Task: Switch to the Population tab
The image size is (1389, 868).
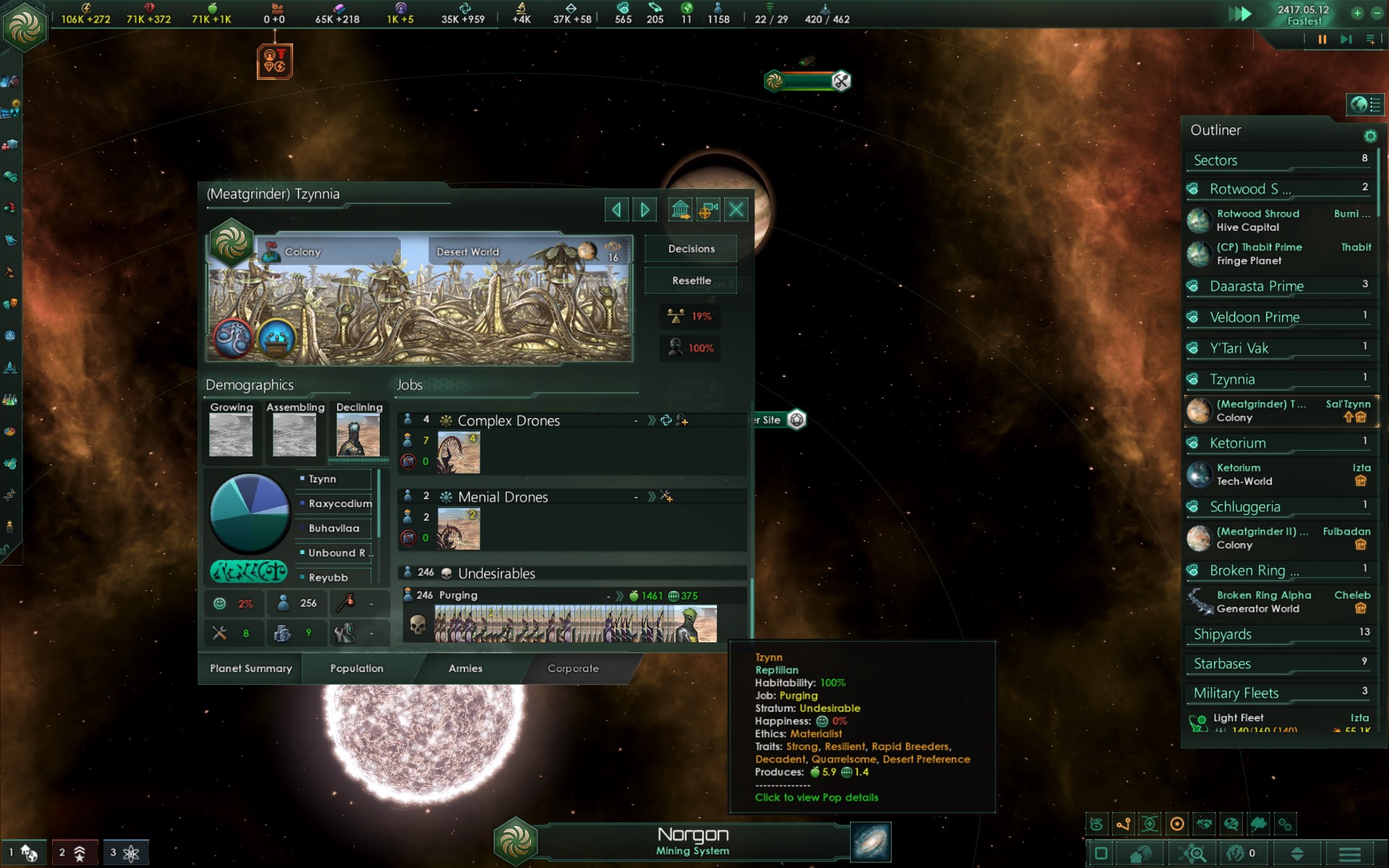Action: (x=357, y=668)
